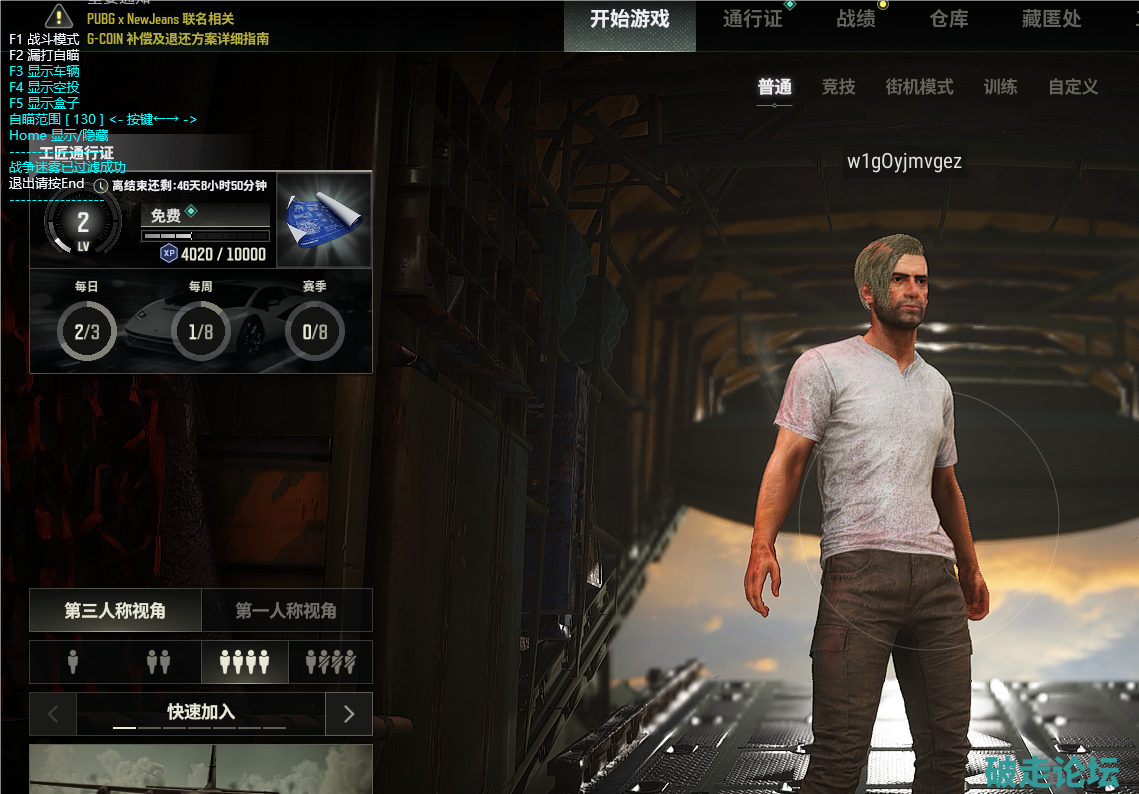
Task: Go to the 仓库 tab
Action: point(948,19)
